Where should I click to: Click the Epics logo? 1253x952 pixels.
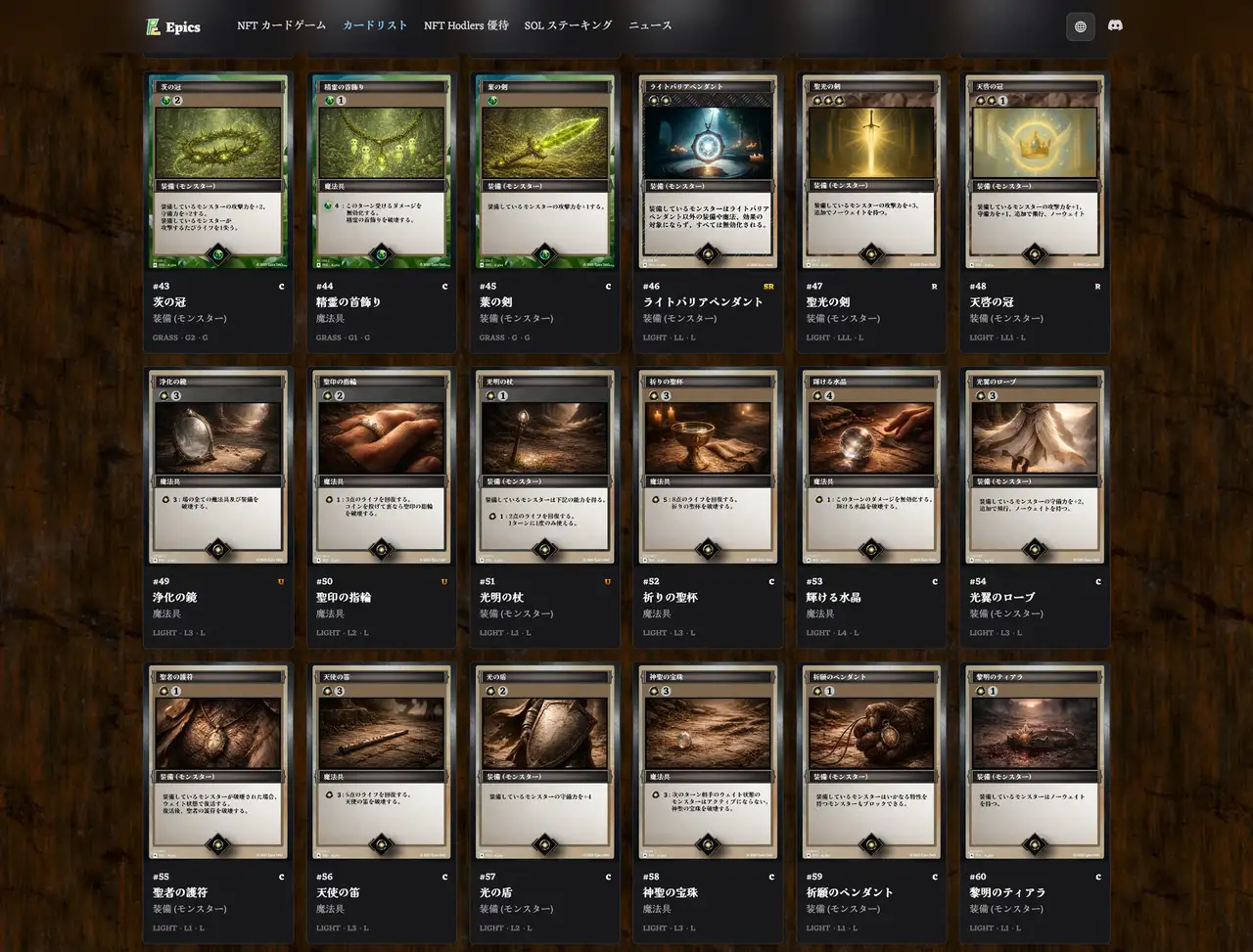point(172,26)
